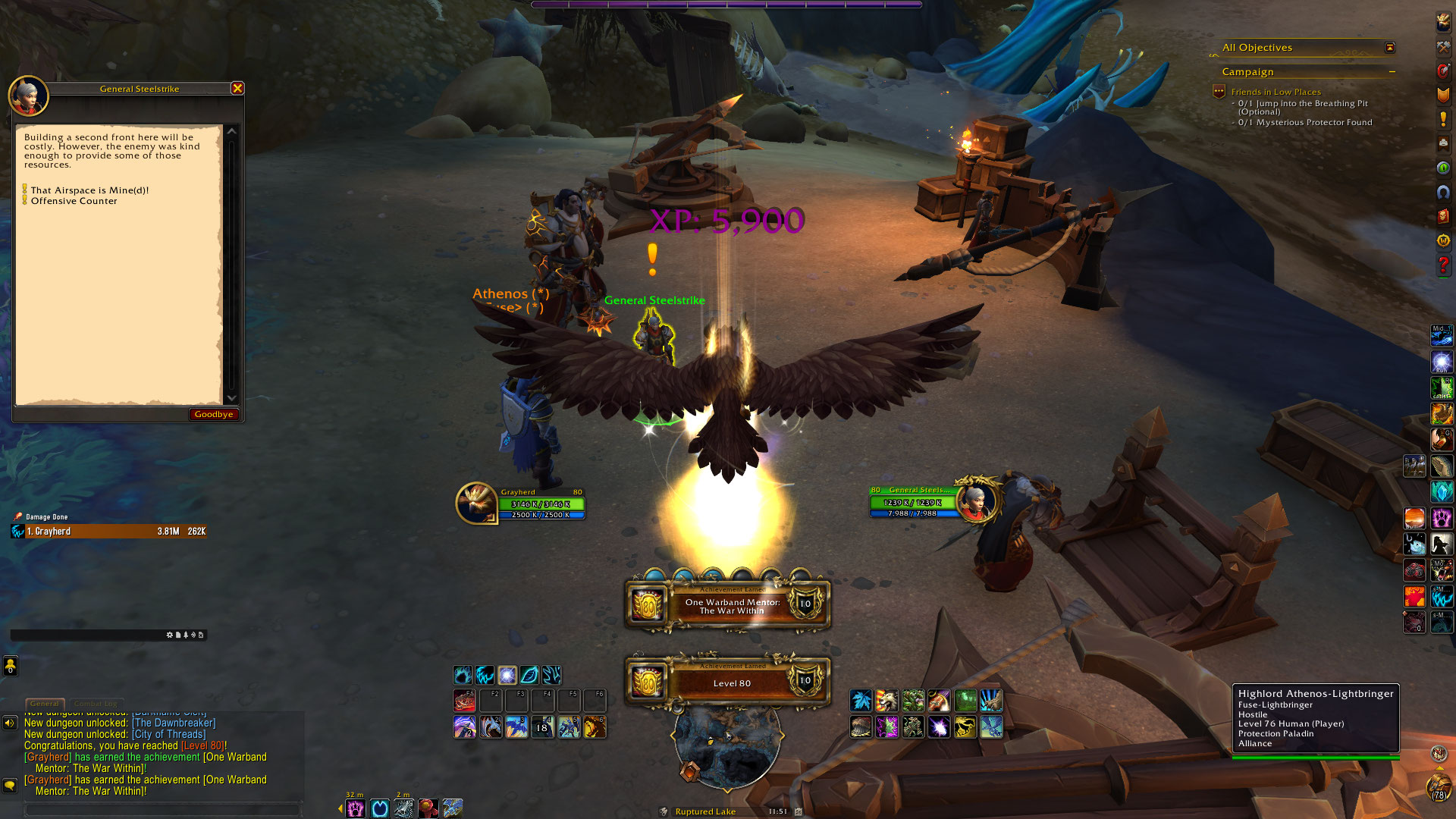This screenshot has height=819, width=1456.
Task: Open the Friends in Low Places quest
Action: 1276,92
